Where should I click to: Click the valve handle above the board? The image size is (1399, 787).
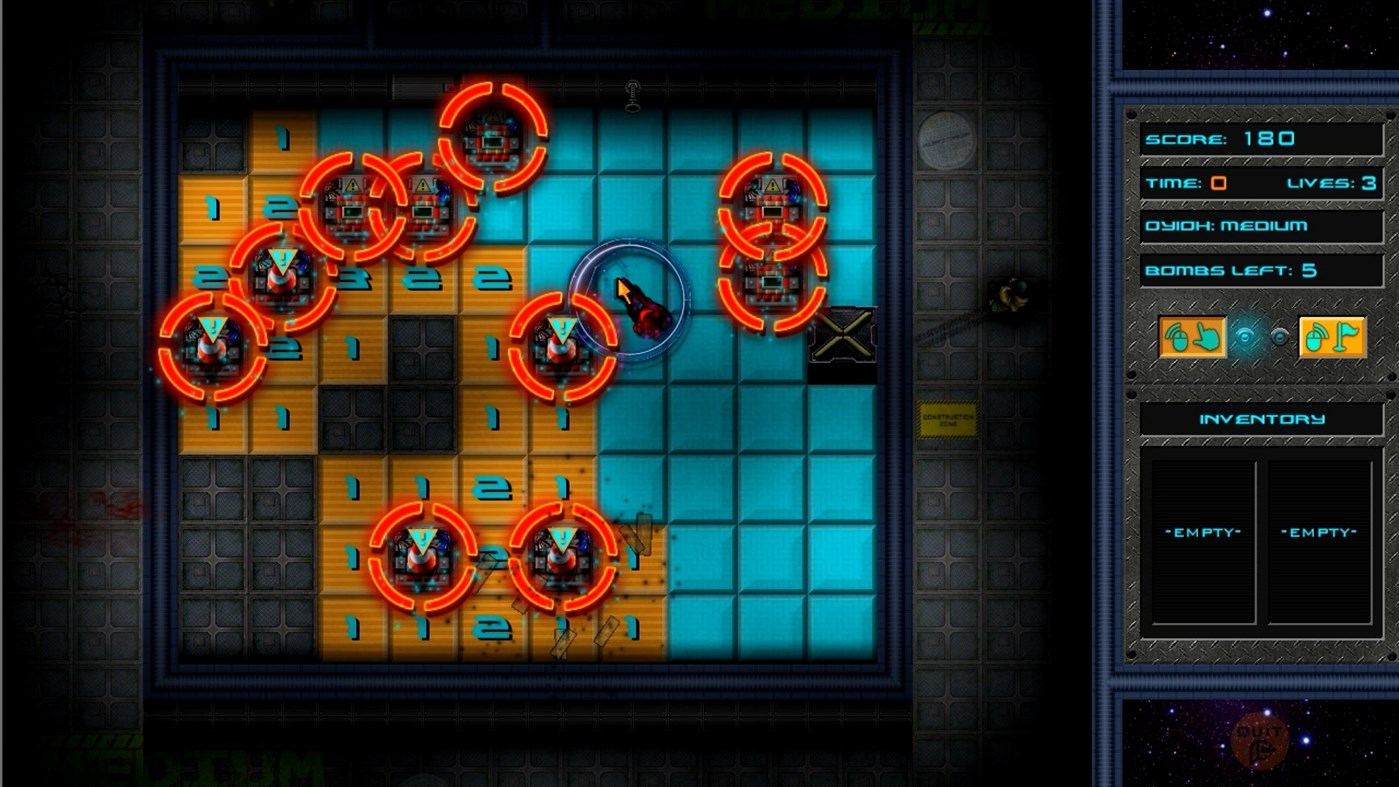click(x=630, y=95)
